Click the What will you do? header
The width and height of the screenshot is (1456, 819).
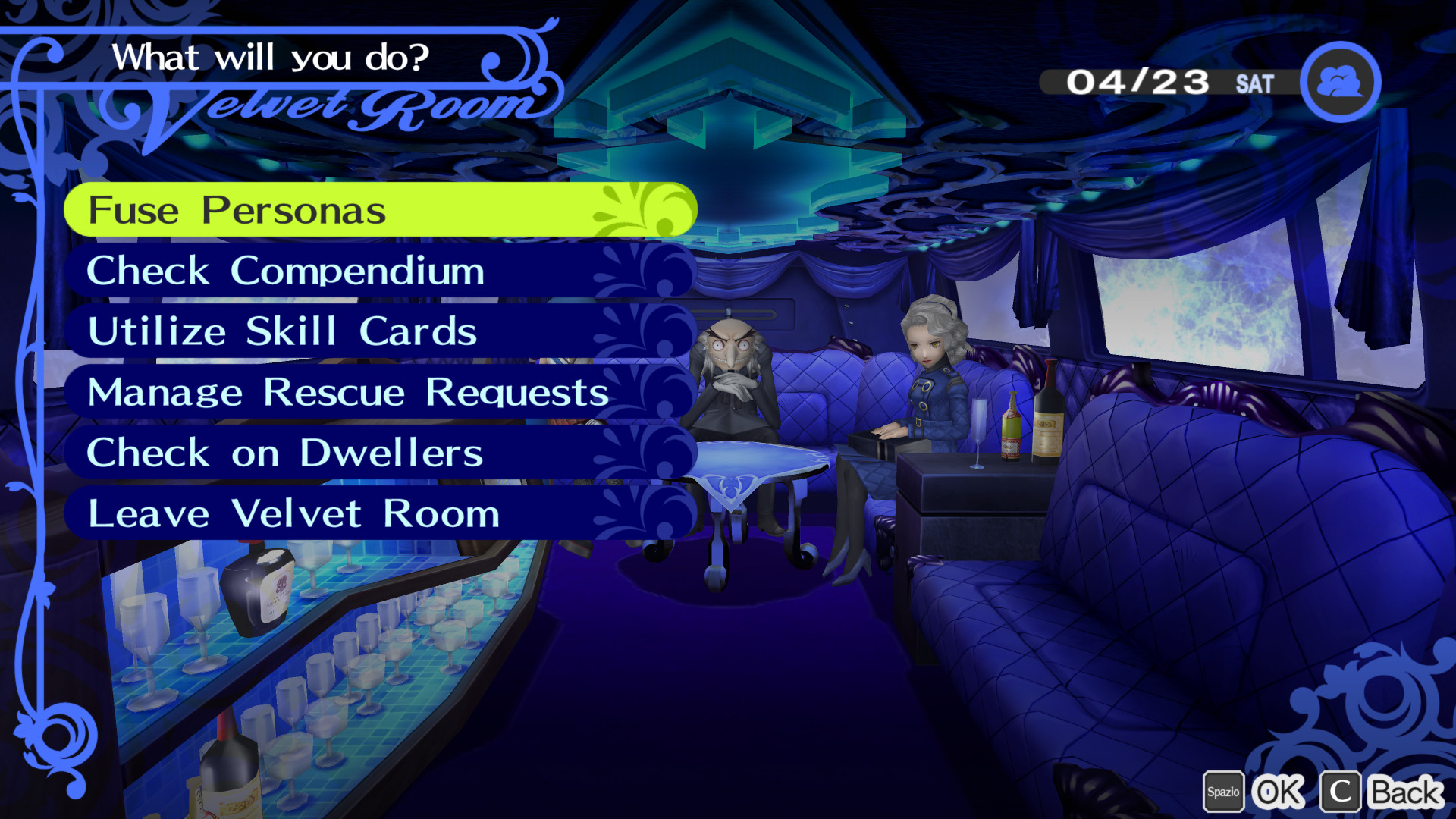(273, 55)
